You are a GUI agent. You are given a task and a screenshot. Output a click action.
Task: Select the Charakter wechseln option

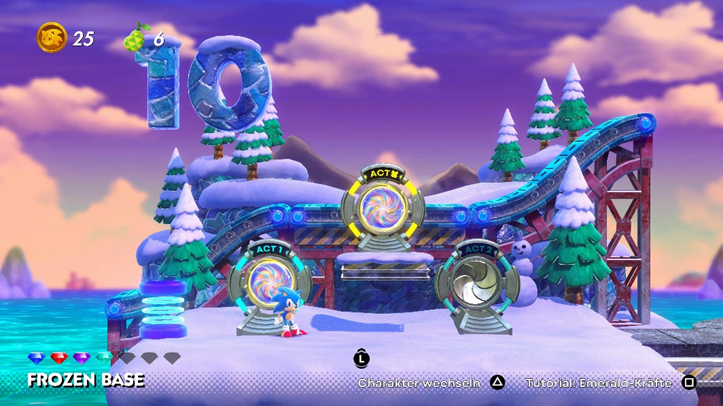pyautogui.click(x=420, y=382)
